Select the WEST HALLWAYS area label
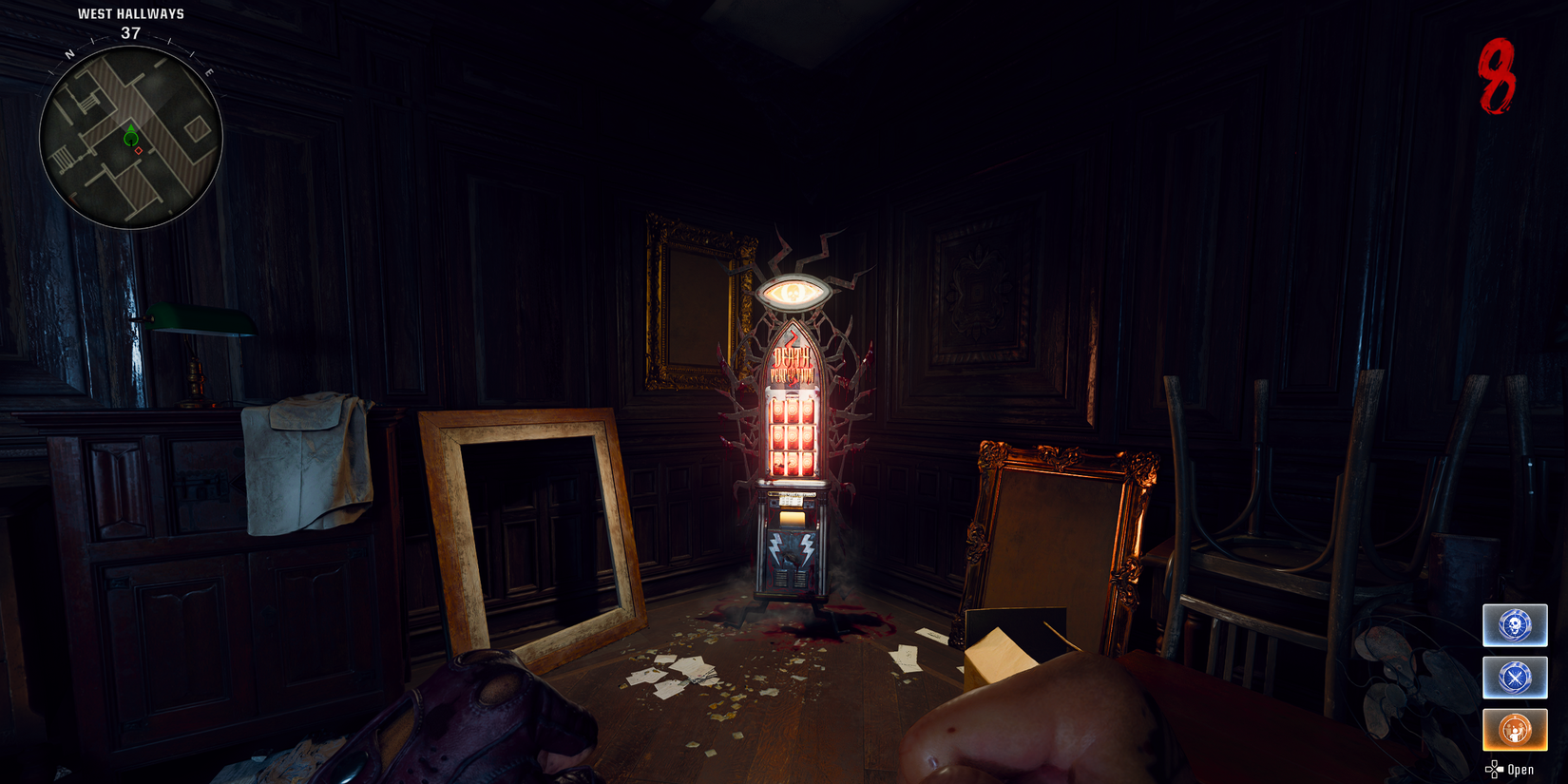Image resolution: width=1568 pixels, height=784 pixels. click(x=130, y=14)
